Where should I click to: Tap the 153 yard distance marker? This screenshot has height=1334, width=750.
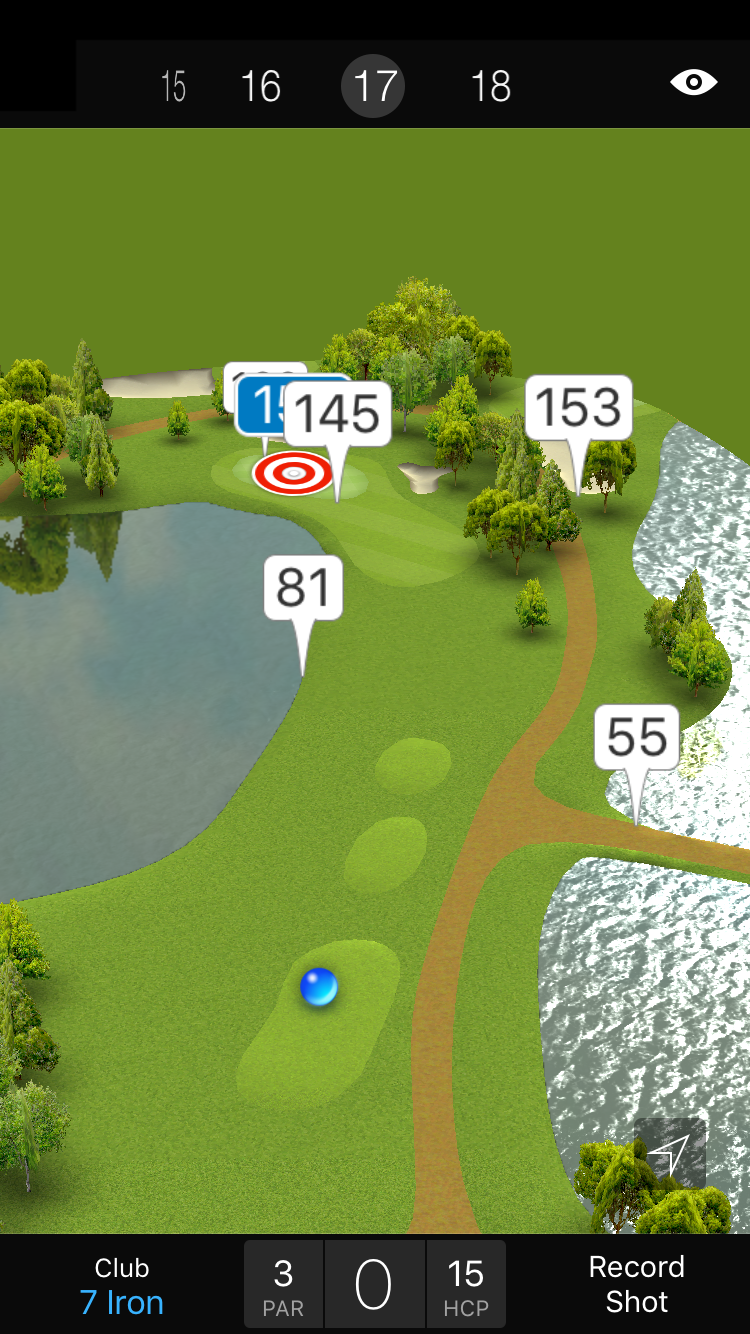click(579, 408)
